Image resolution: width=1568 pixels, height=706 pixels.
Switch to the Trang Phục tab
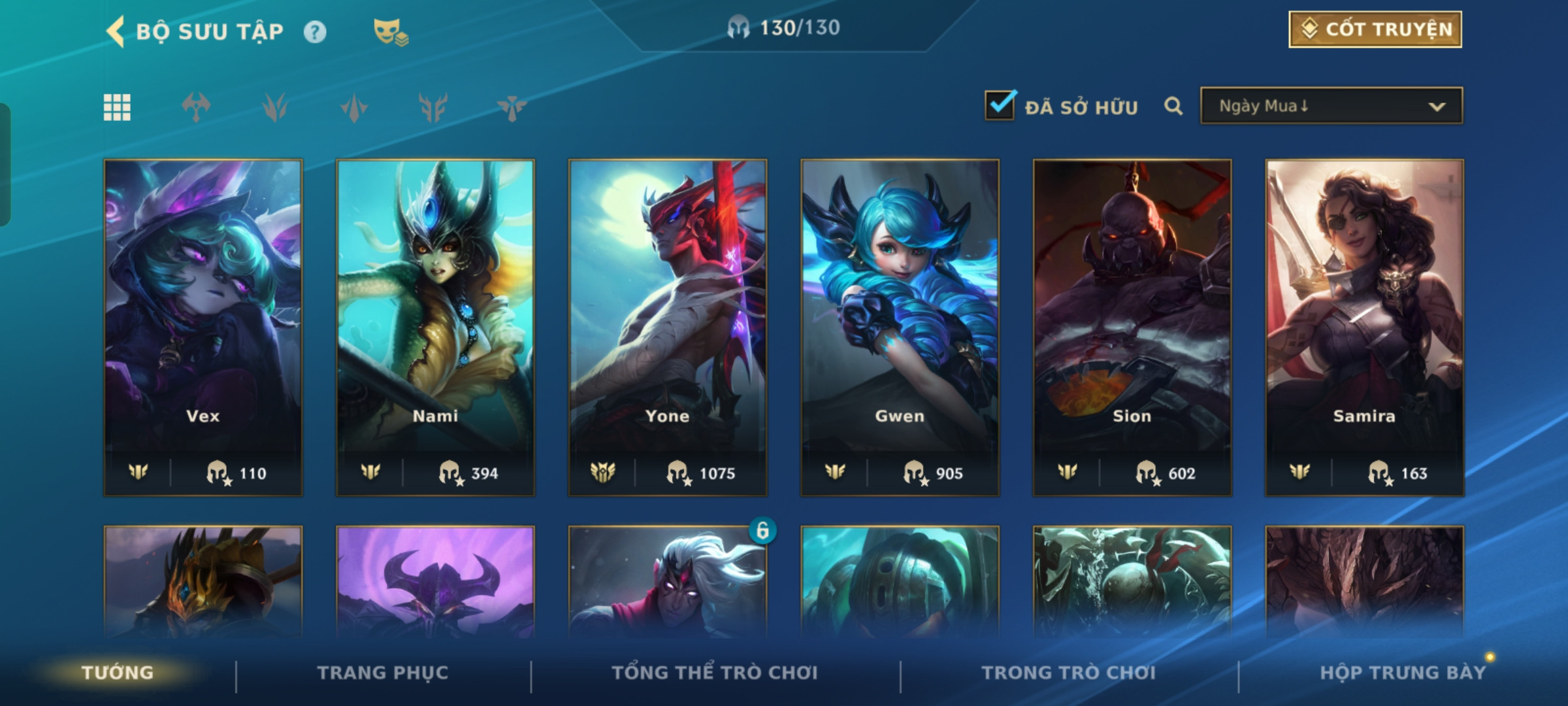pos(383,673)
